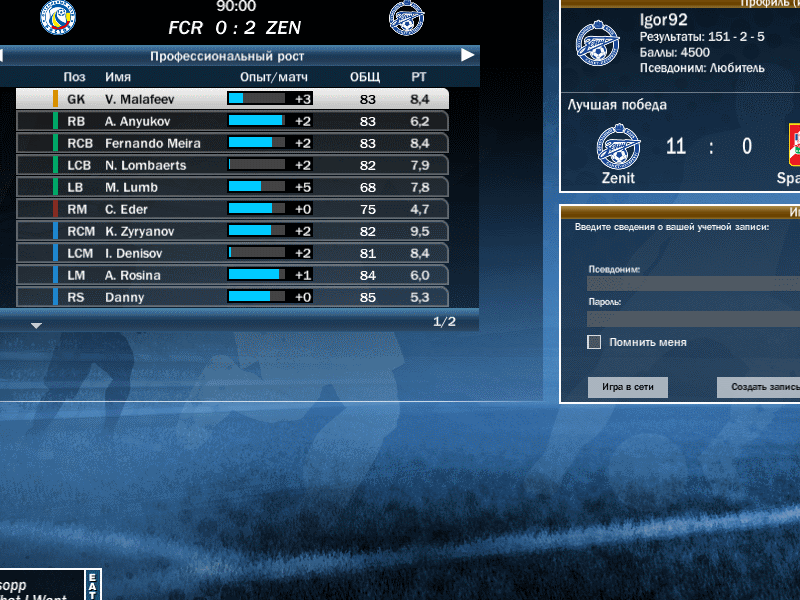
Task: Select V. Malafeev's goalkeeper row
Action: pos(232,99)
